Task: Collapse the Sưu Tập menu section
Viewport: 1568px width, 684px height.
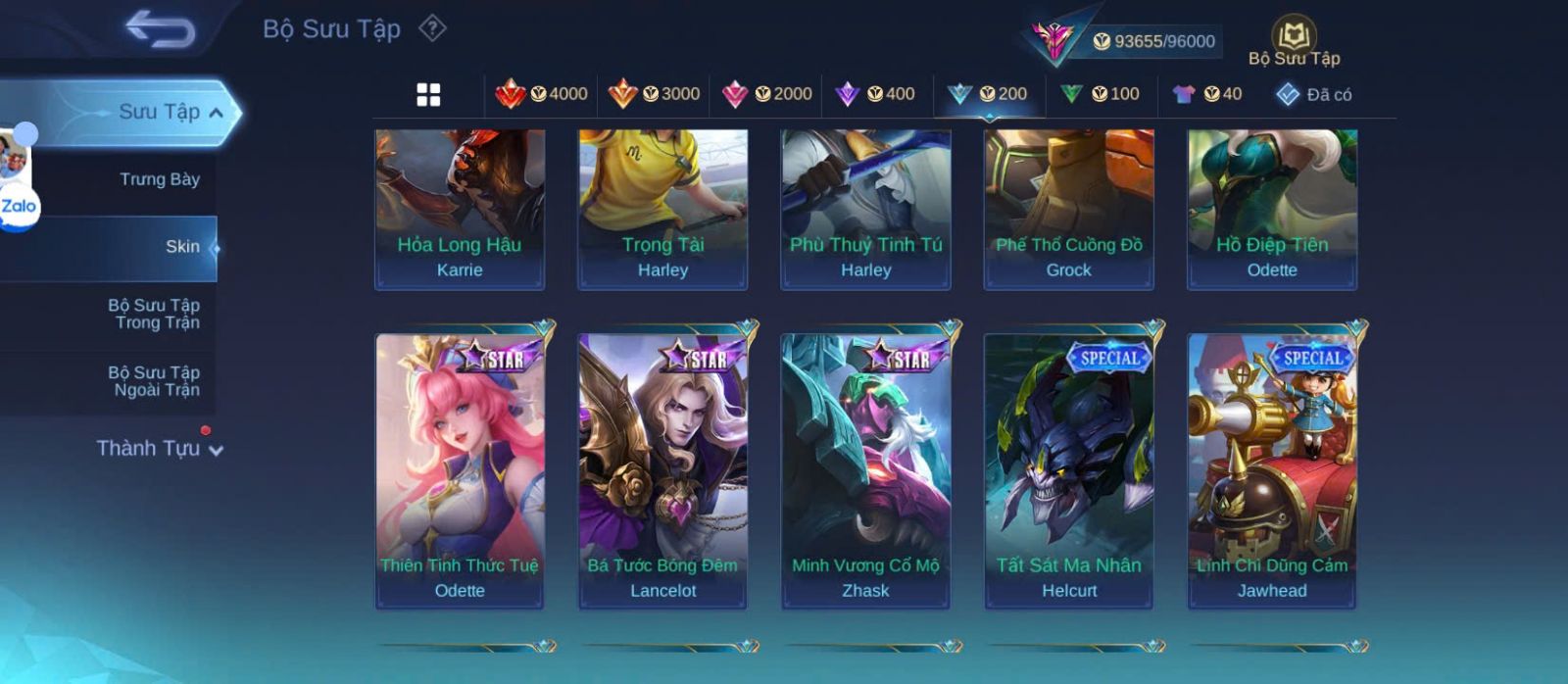Action: (x=216, y=113)
